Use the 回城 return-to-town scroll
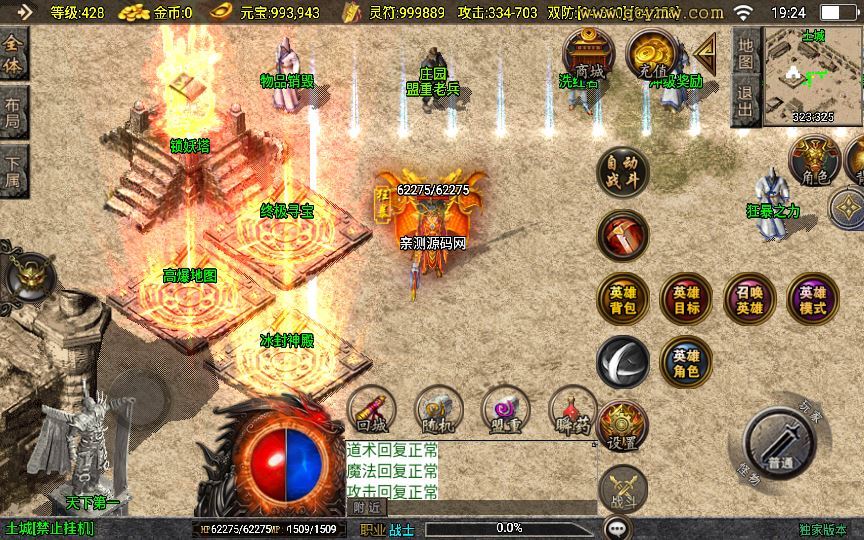This screenshot has height=540, width=864. (x=372, y=411)
